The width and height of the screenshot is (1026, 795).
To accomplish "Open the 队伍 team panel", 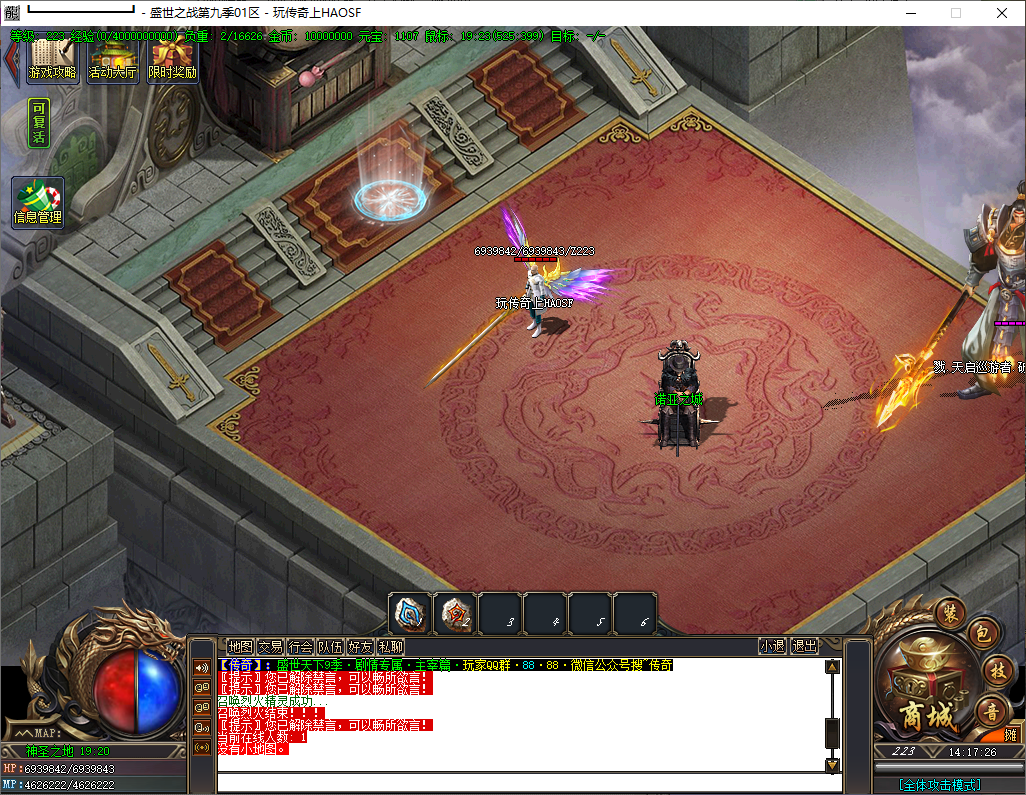I will [x=330, y=647].
